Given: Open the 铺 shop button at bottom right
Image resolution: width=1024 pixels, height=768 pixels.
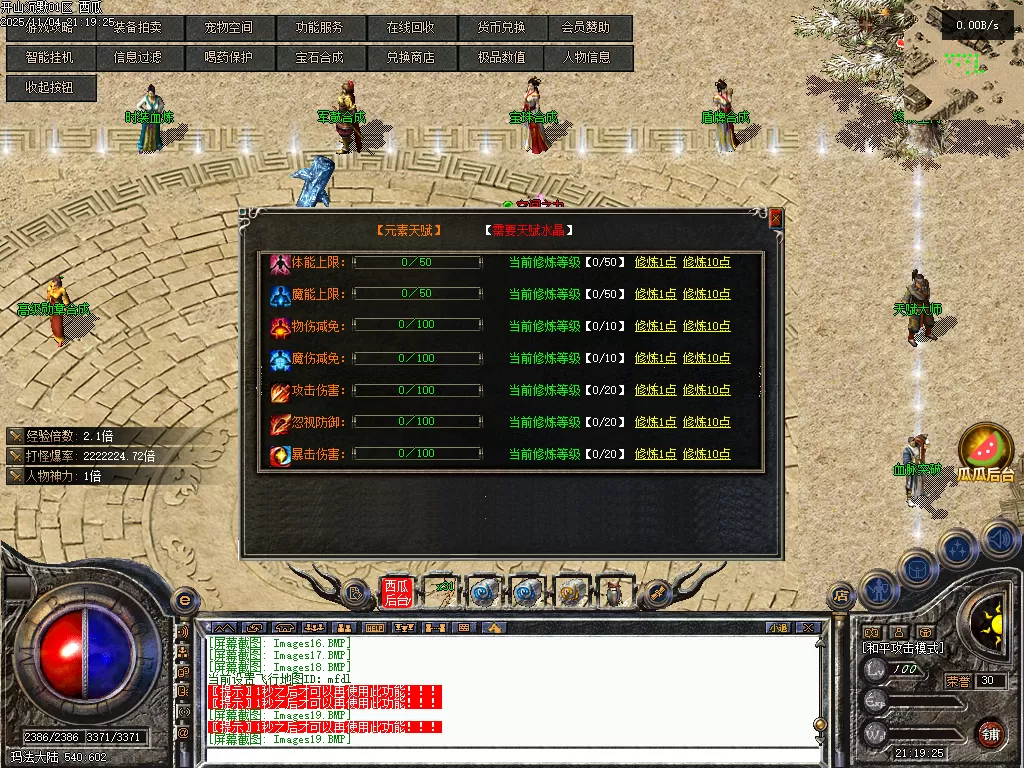Looking at the screenshot, I should pos(990,733).
